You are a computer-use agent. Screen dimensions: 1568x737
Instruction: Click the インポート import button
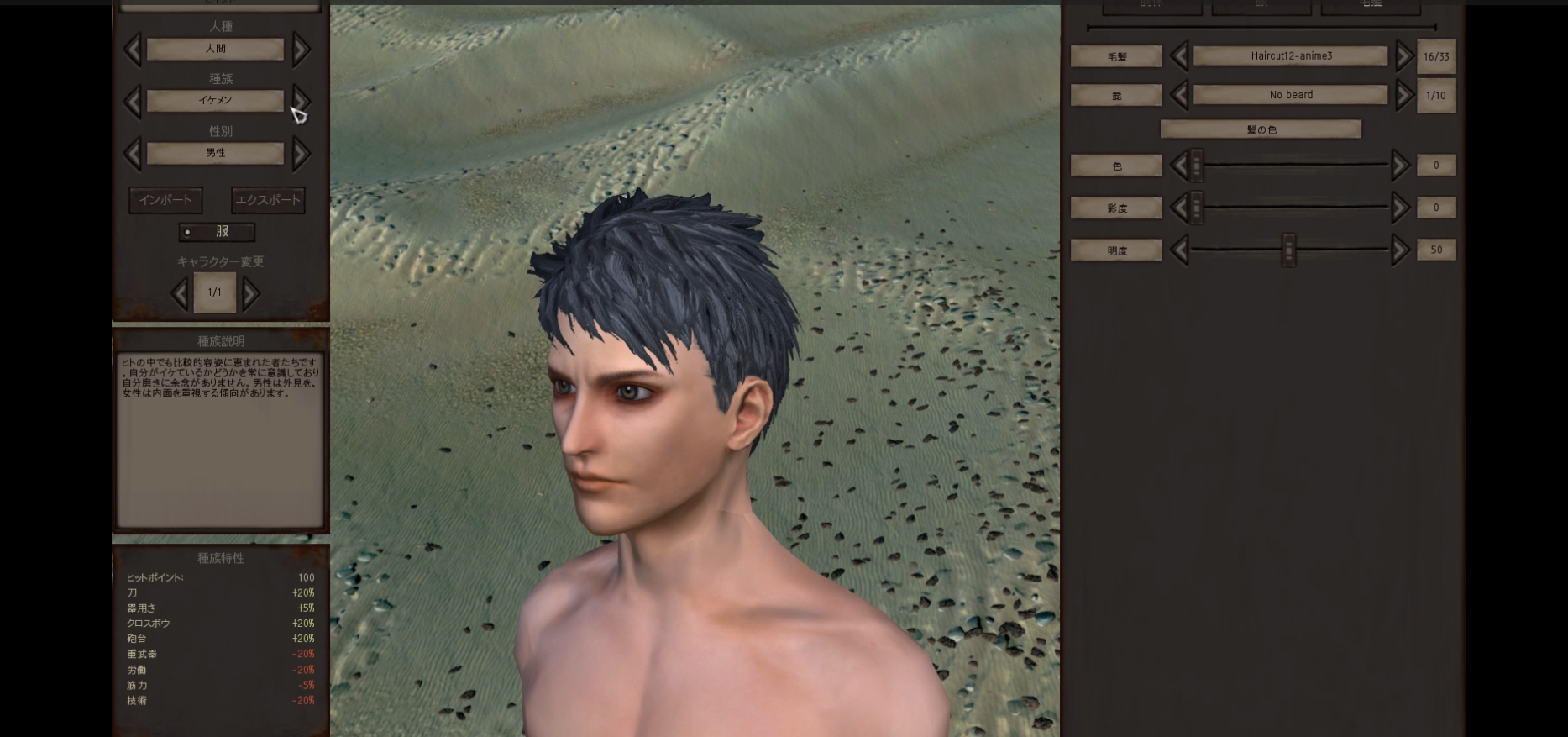(165, 200)
